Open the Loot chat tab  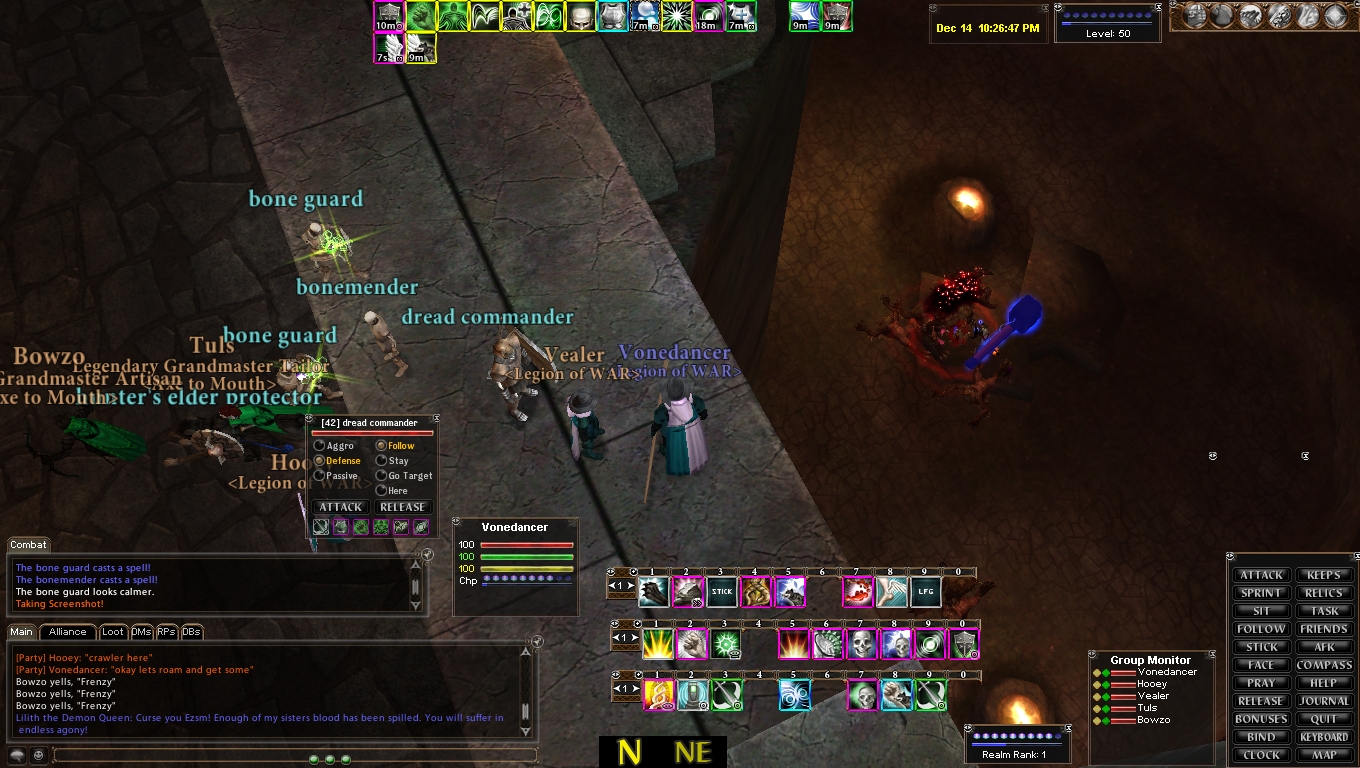click(113, 632)
